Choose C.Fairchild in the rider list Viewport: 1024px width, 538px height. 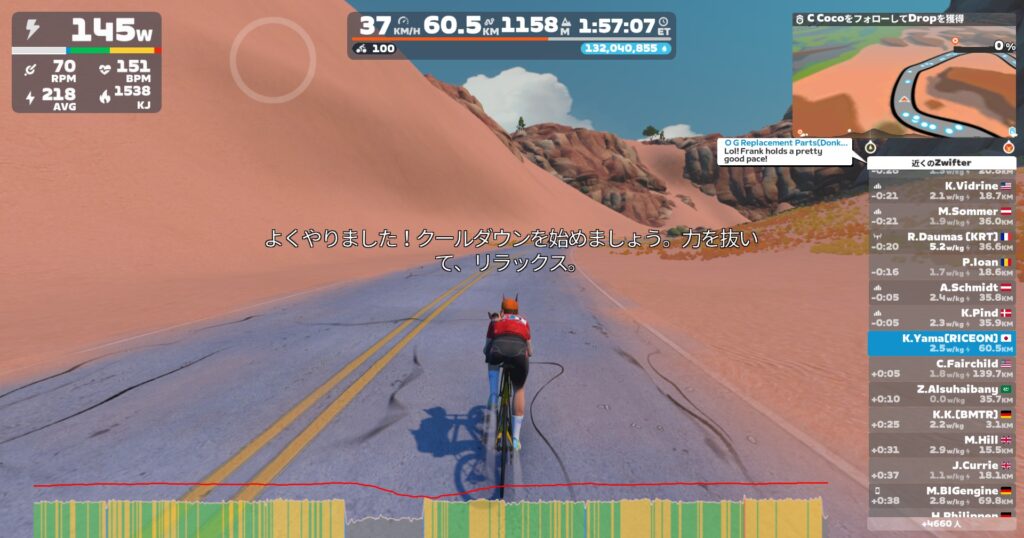tap(941, 368)
